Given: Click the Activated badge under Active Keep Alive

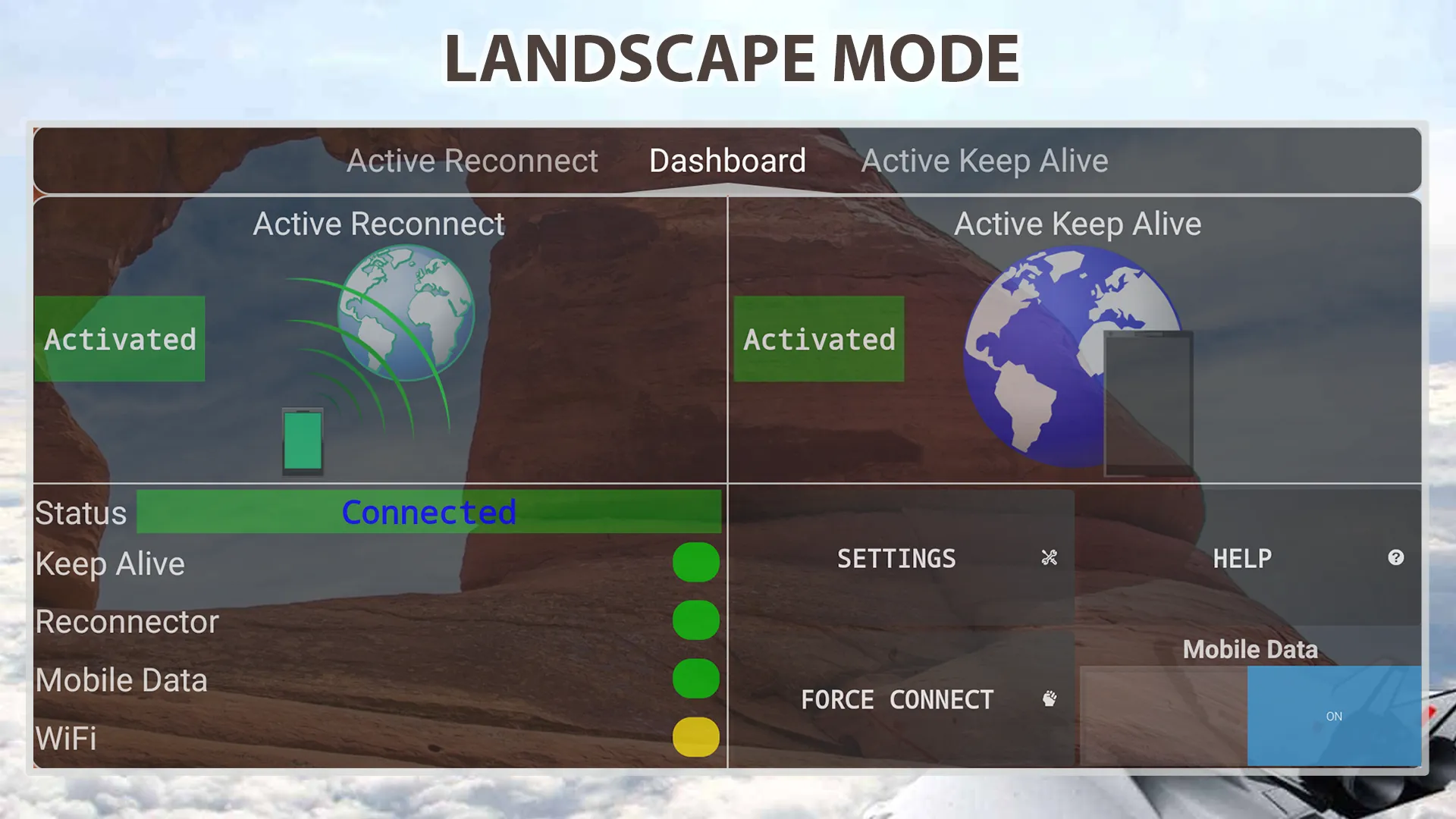Looking at the screenshot, I should tap(817, 340).
